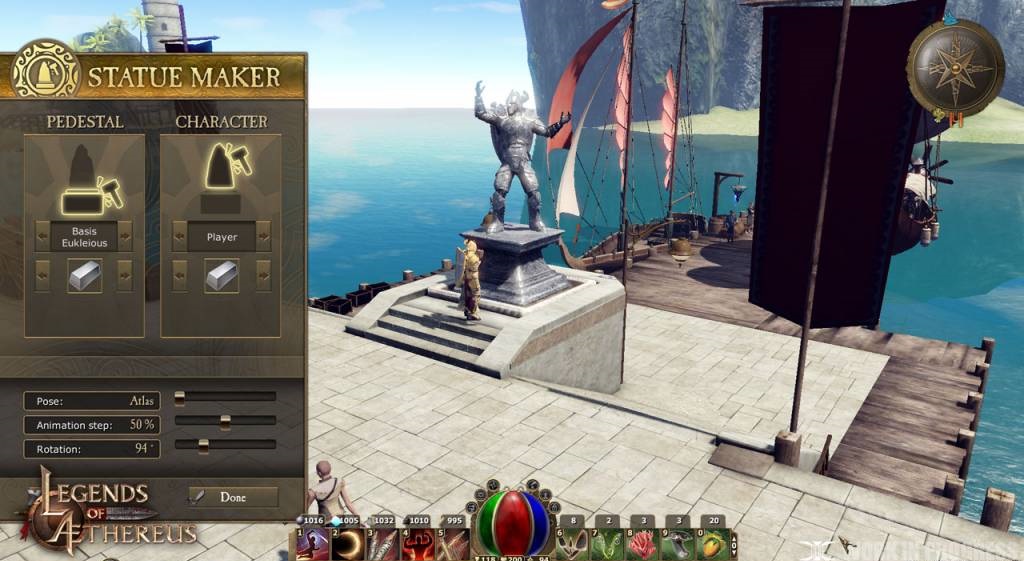Cycle character material to the previous option
Screen dimensions: 1024x561
click(179, 275)
